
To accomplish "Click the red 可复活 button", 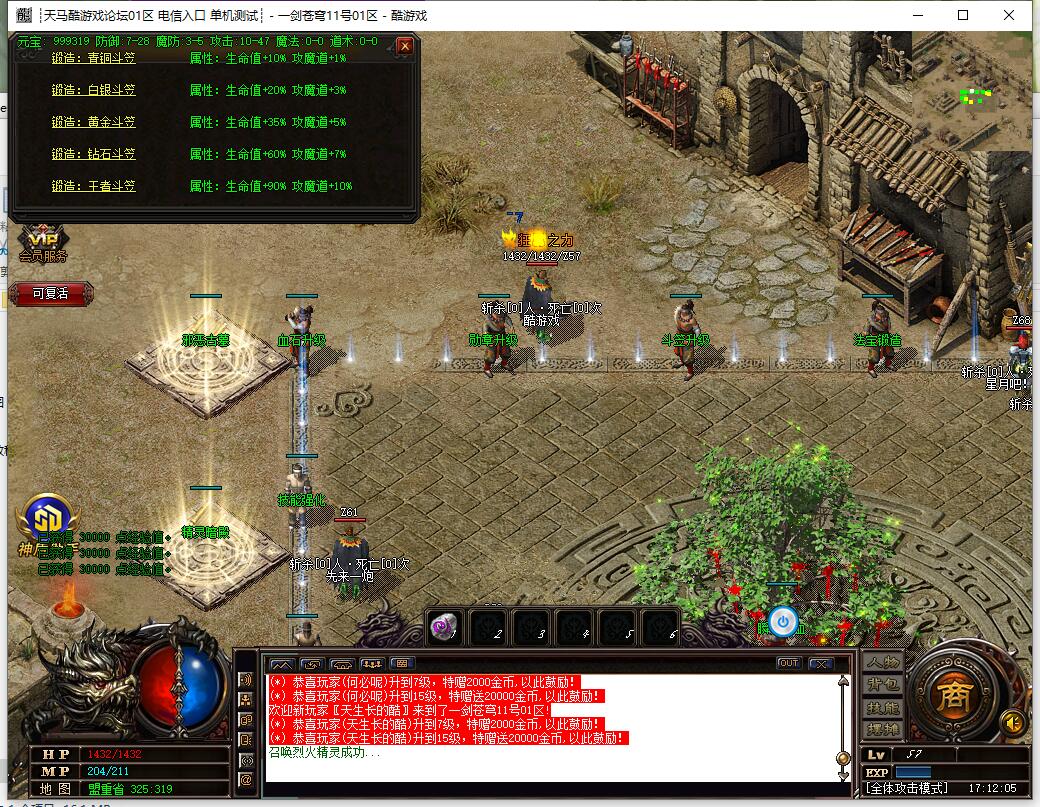I will [x=51, y=293].
